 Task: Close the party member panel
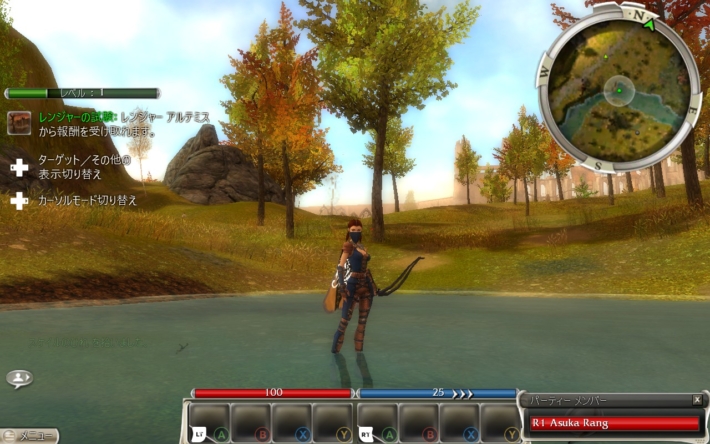click(697, 400)
